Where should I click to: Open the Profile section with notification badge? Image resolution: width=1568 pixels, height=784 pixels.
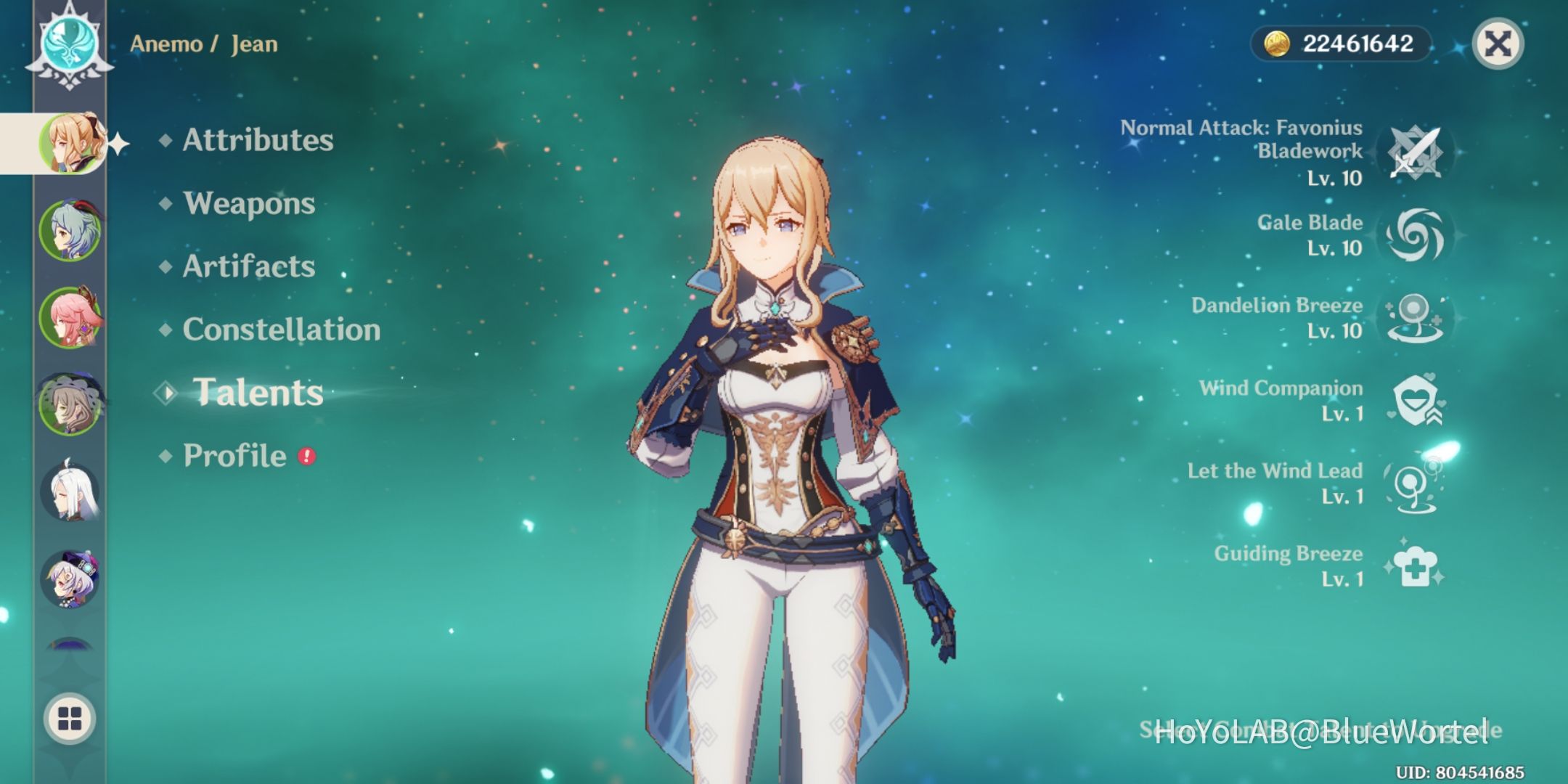click(234, 456)
